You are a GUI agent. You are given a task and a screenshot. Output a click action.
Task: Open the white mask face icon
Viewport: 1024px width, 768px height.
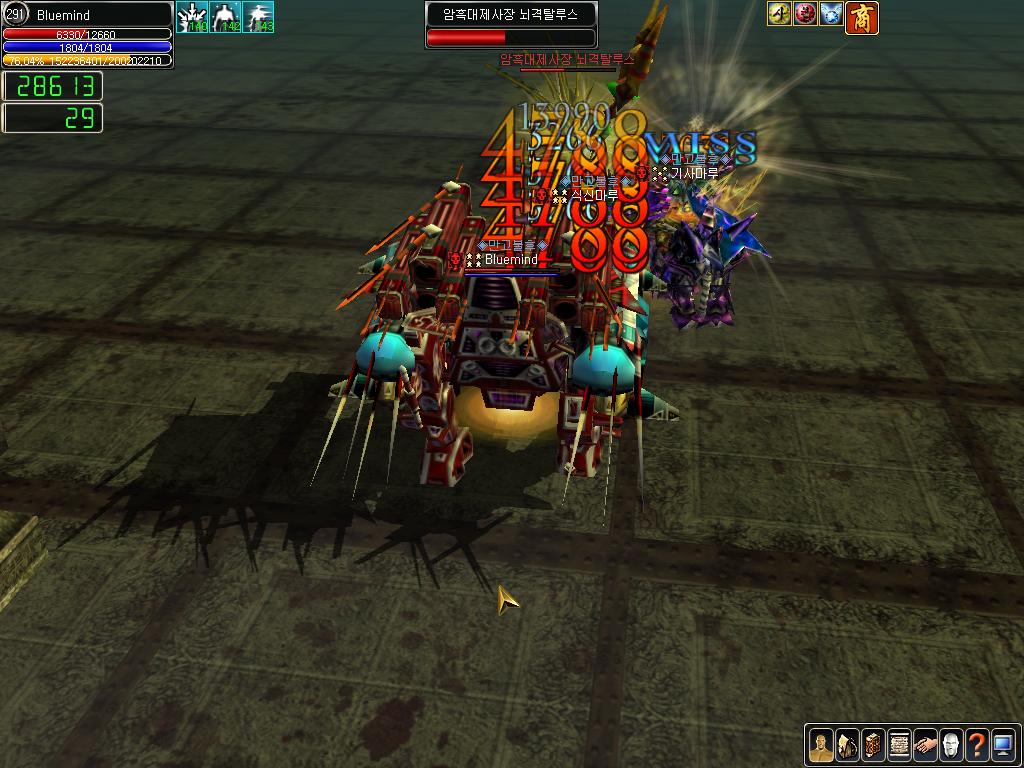click(950, 744)
